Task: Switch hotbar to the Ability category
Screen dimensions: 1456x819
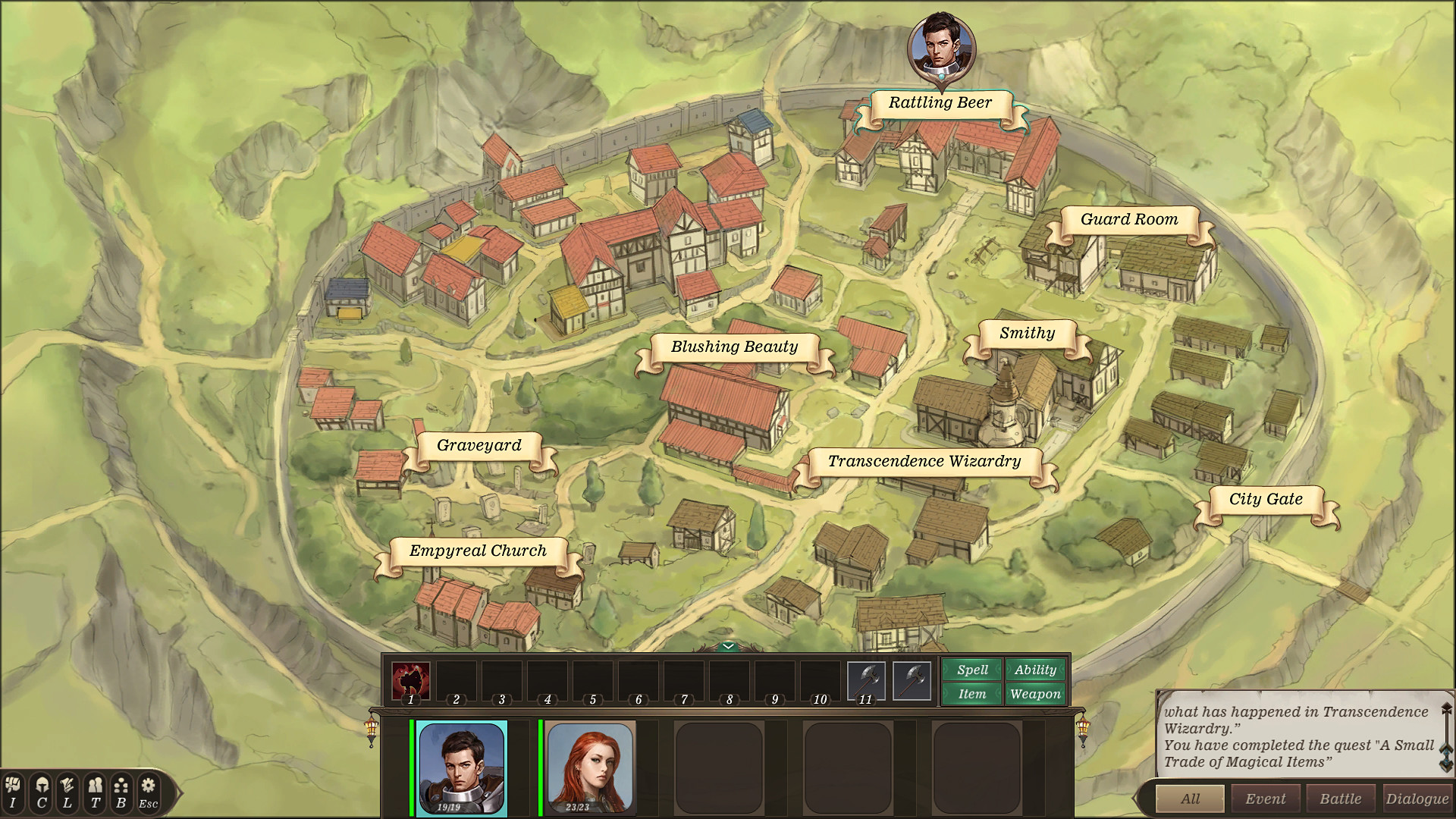Action: pyautogui.click(x=1035, y=670)
